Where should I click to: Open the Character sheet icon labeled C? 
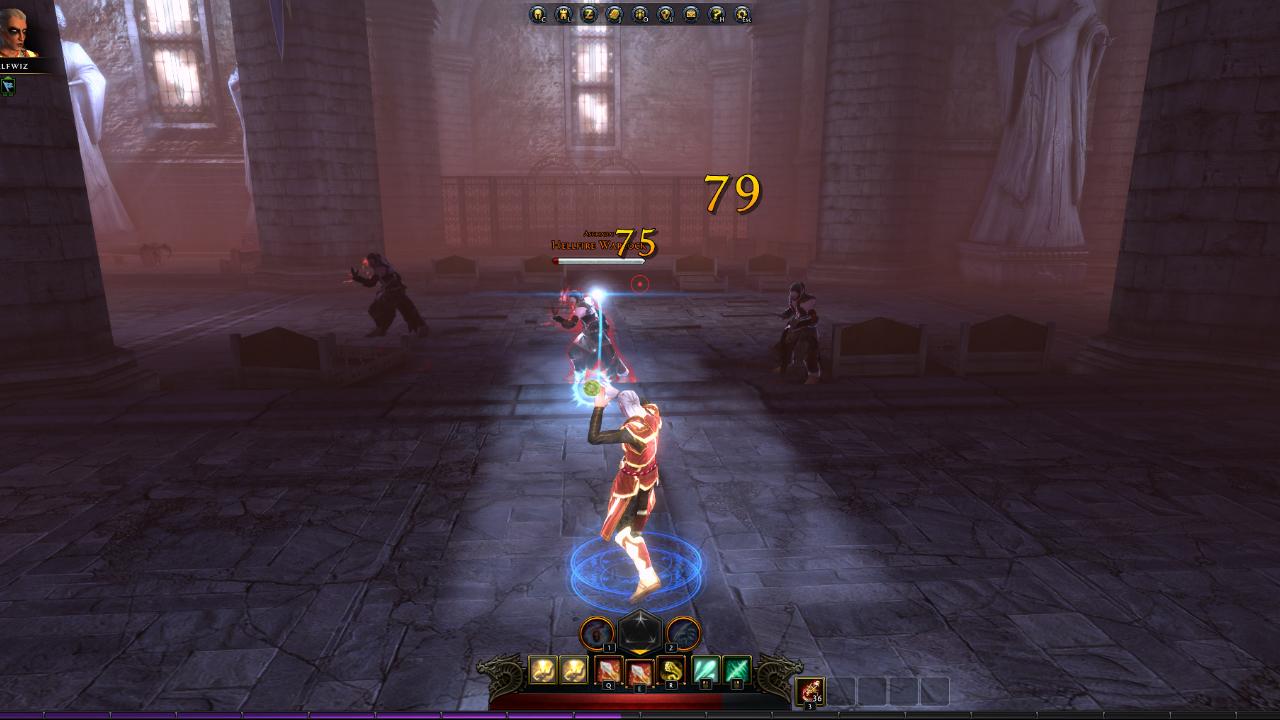[538, 15]
